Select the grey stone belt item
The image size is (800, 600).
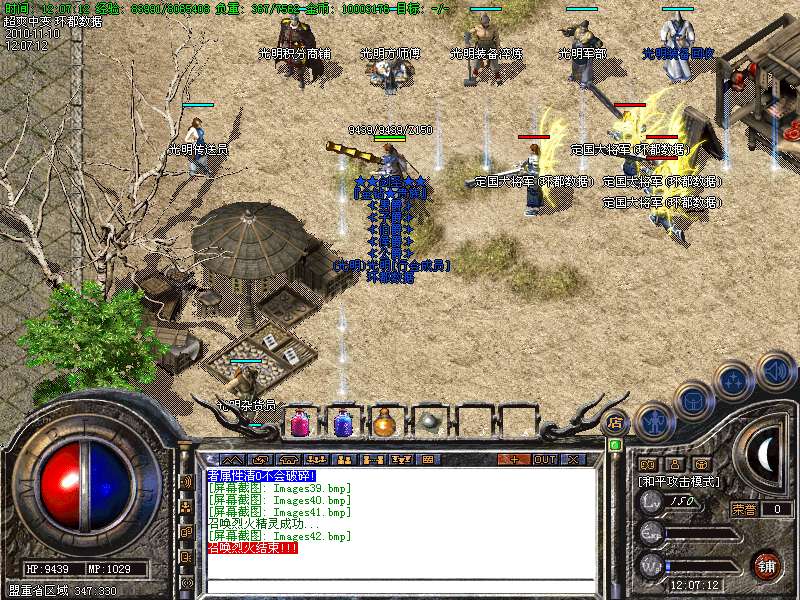(x=428, y=423)
